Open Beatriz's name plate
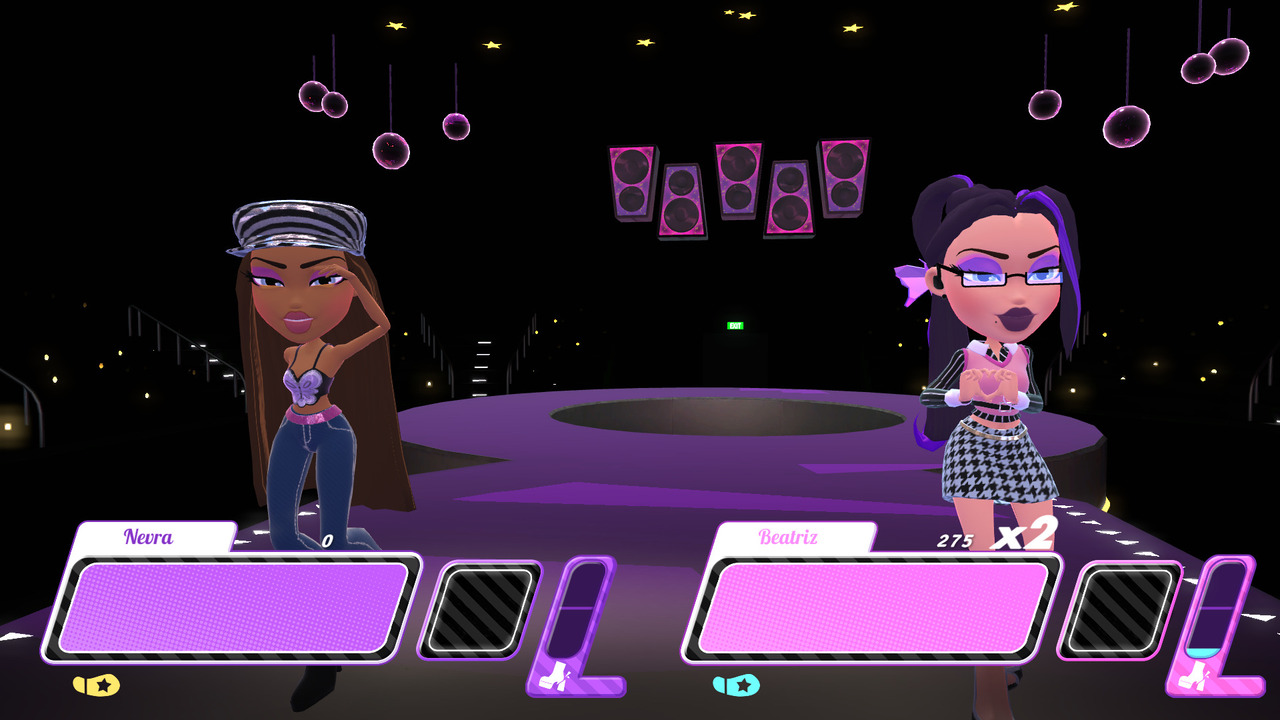 (787, 538)
